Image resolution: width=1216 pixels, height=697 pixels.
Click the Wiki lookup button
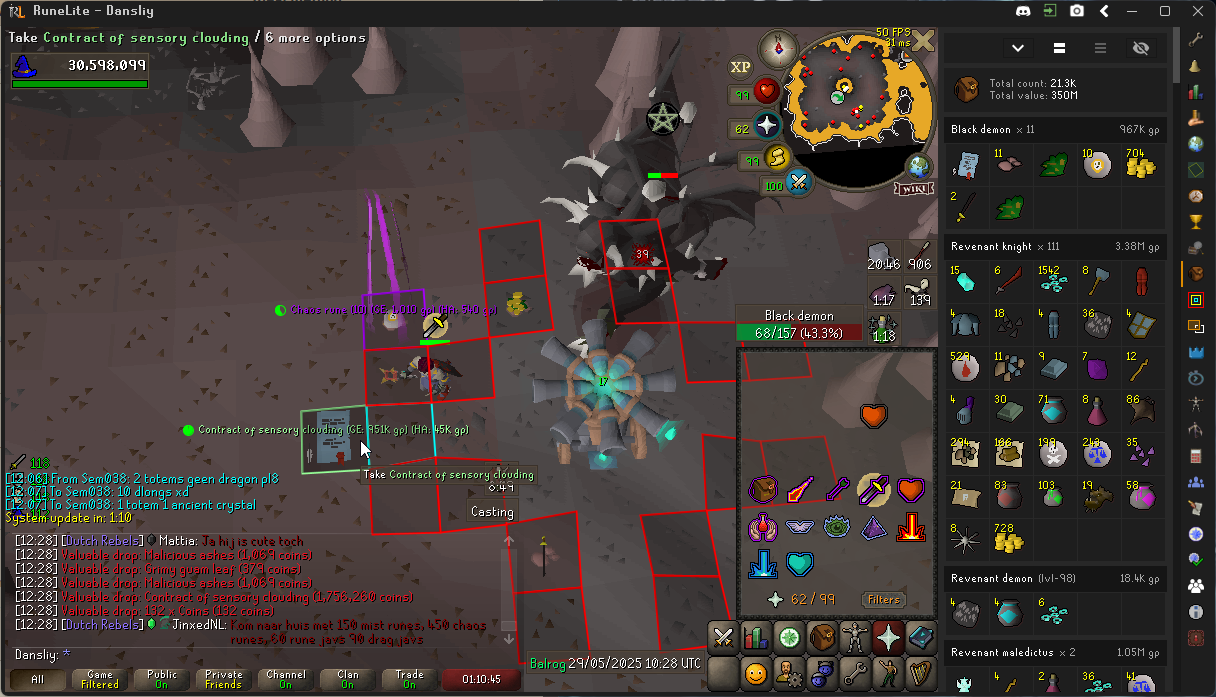[912, 189]
